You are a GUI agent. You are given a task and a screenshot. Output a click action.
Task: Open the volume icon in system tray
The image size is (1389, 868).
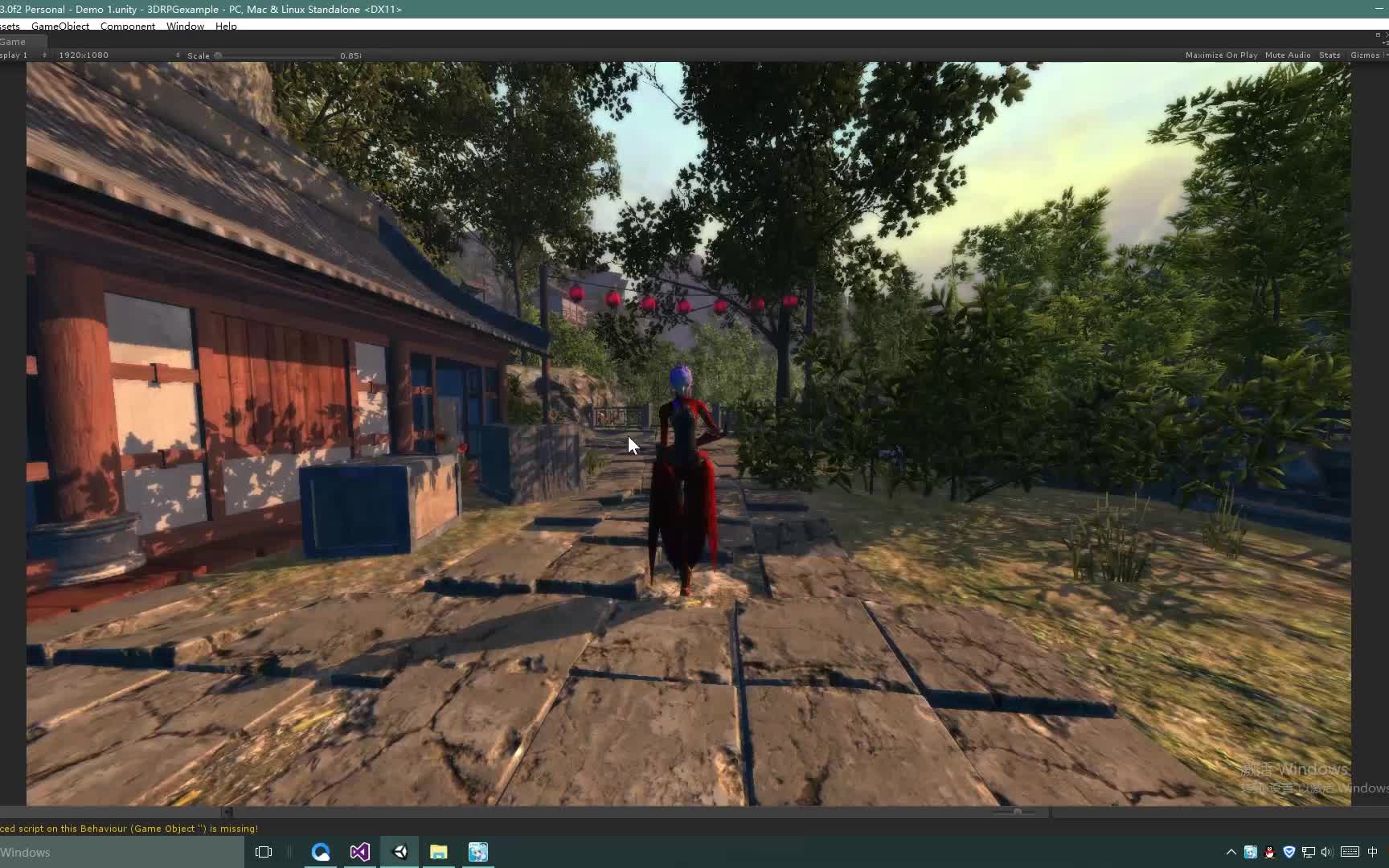pos(1326,852)
